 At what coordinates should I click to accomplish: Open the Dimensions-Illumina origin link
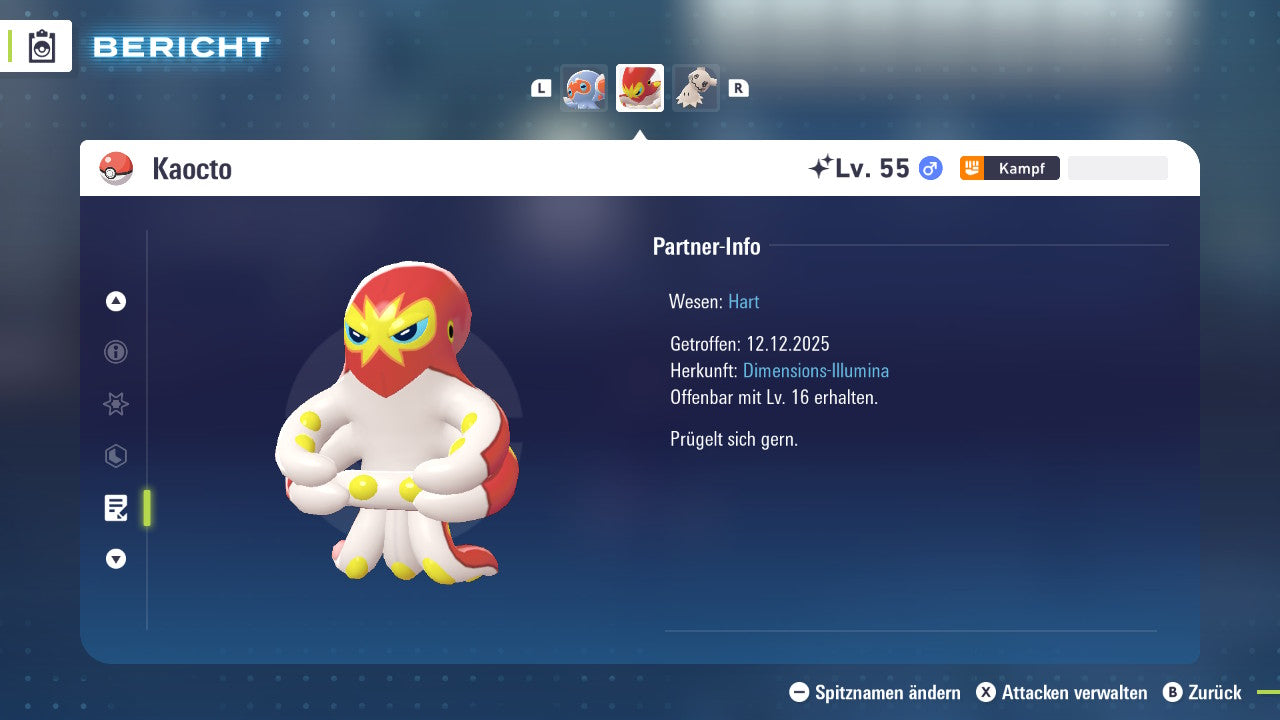(x=816, y=370)
